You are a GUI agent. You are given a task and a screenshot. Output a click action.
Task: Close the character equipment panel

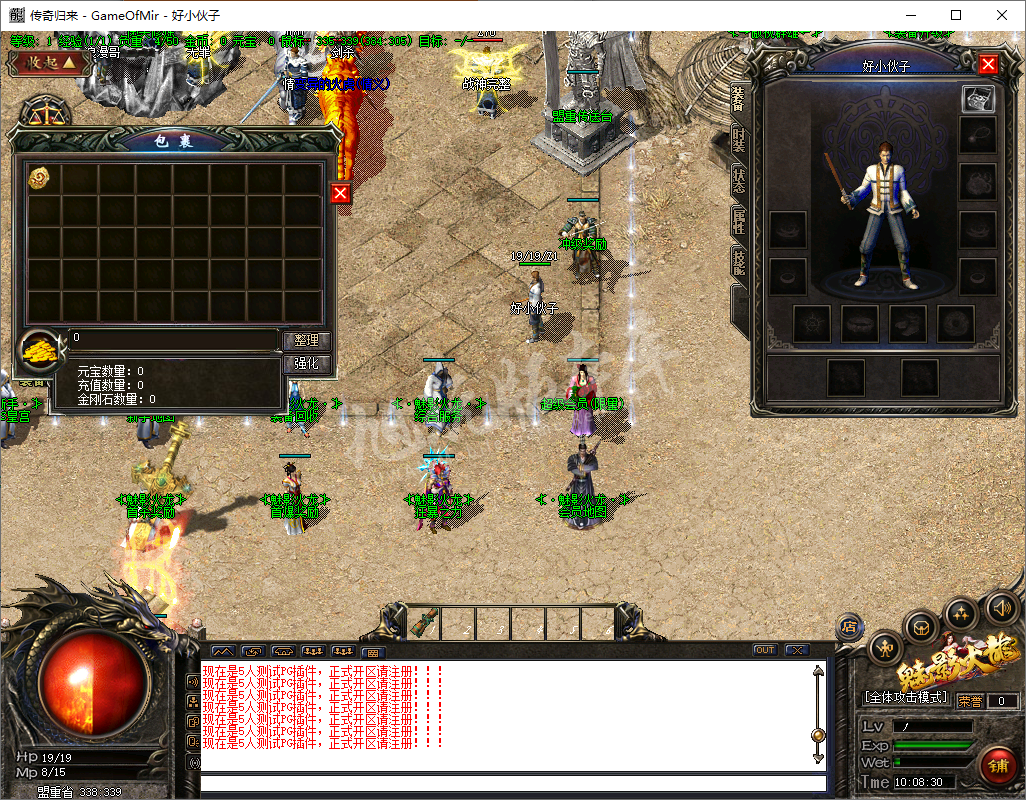click(x=988, y=65)
